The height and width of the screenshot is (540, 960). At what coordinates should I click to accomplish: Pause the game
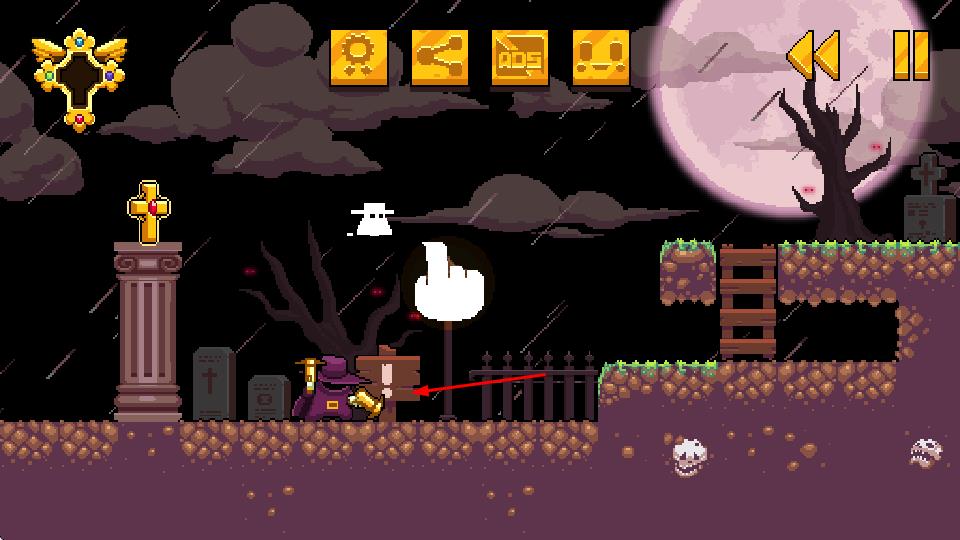pyautogui.click(x=911, y=55)
